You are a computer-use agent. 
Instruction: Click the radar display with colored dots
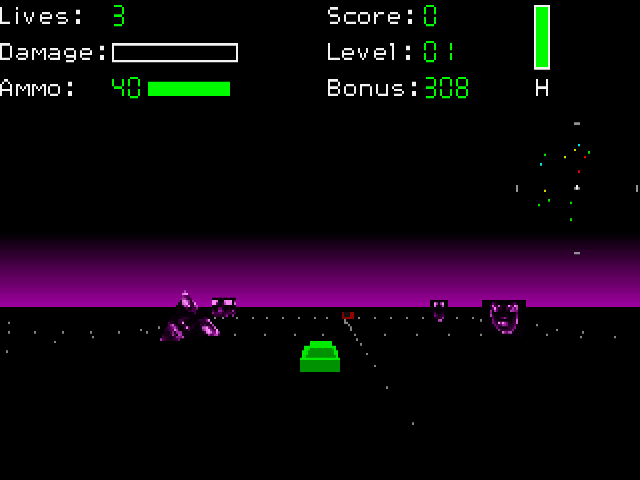[576, 188]
